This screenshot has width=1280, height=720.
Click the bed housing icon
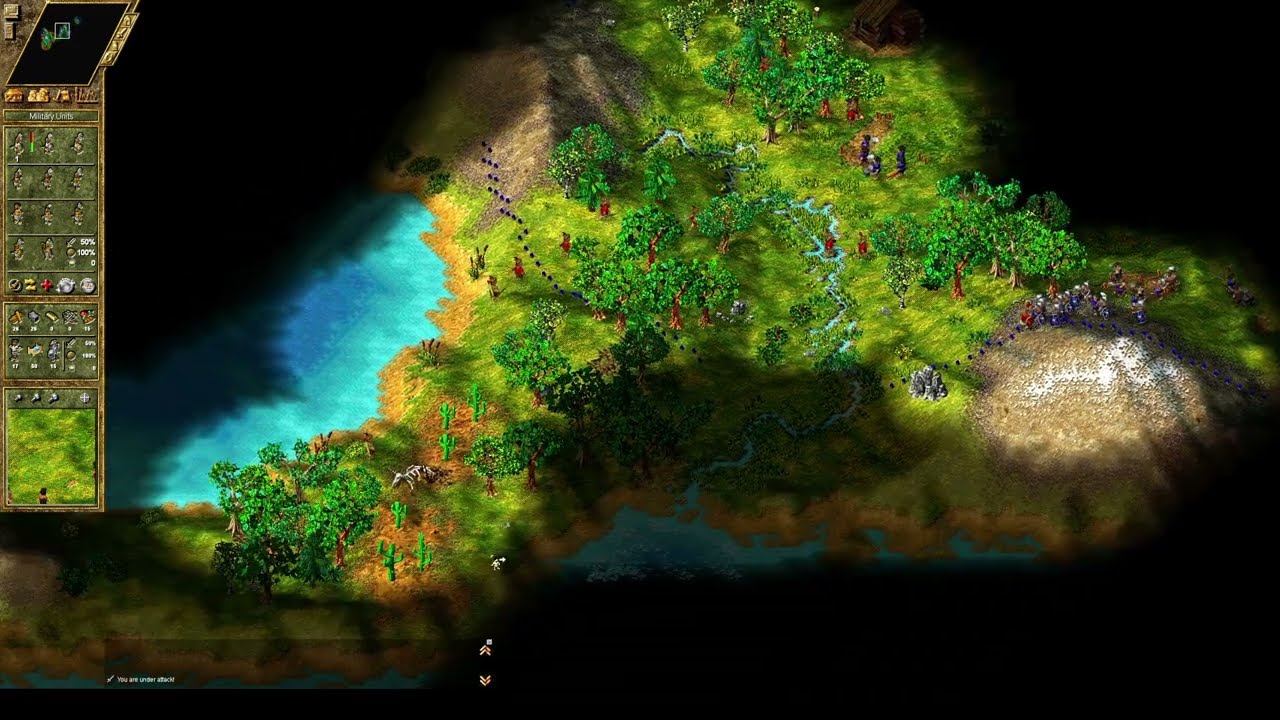[x=34, y=351]
